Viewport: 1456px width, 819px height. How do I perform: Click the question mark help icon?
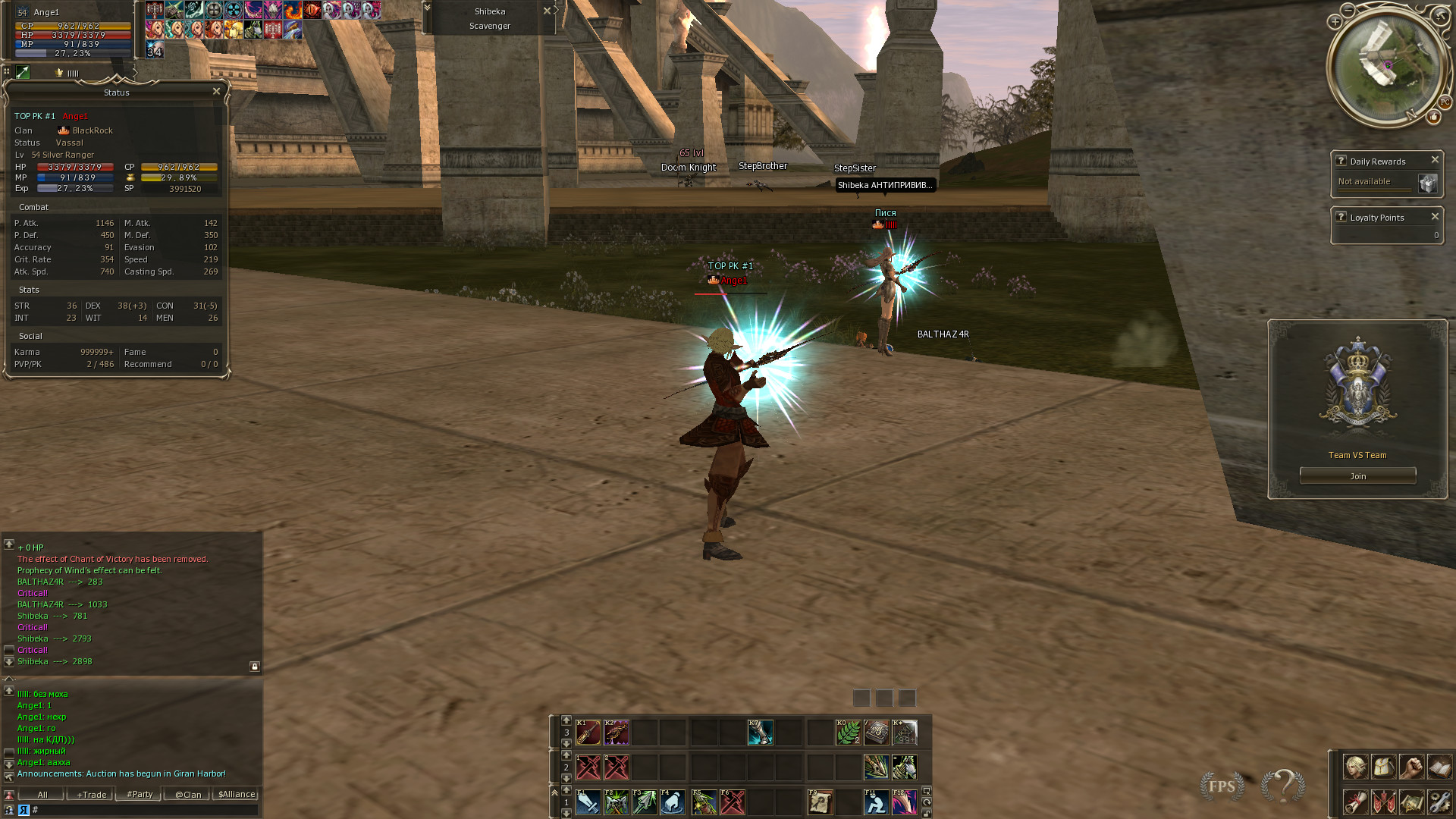coord(1282,786)
